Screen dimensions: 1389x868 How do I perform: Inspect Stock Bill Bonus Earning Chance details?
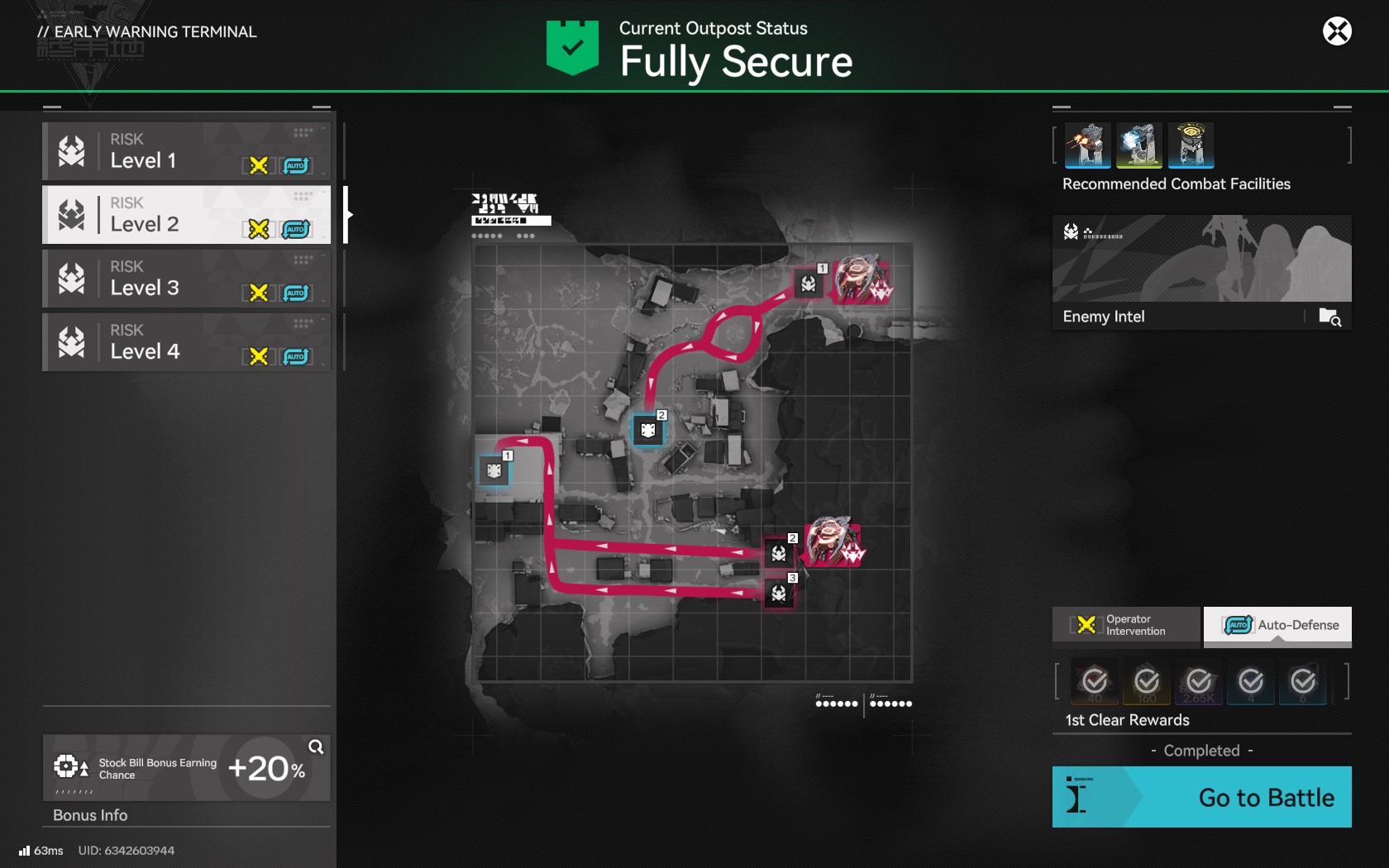[x=315, y=747]
